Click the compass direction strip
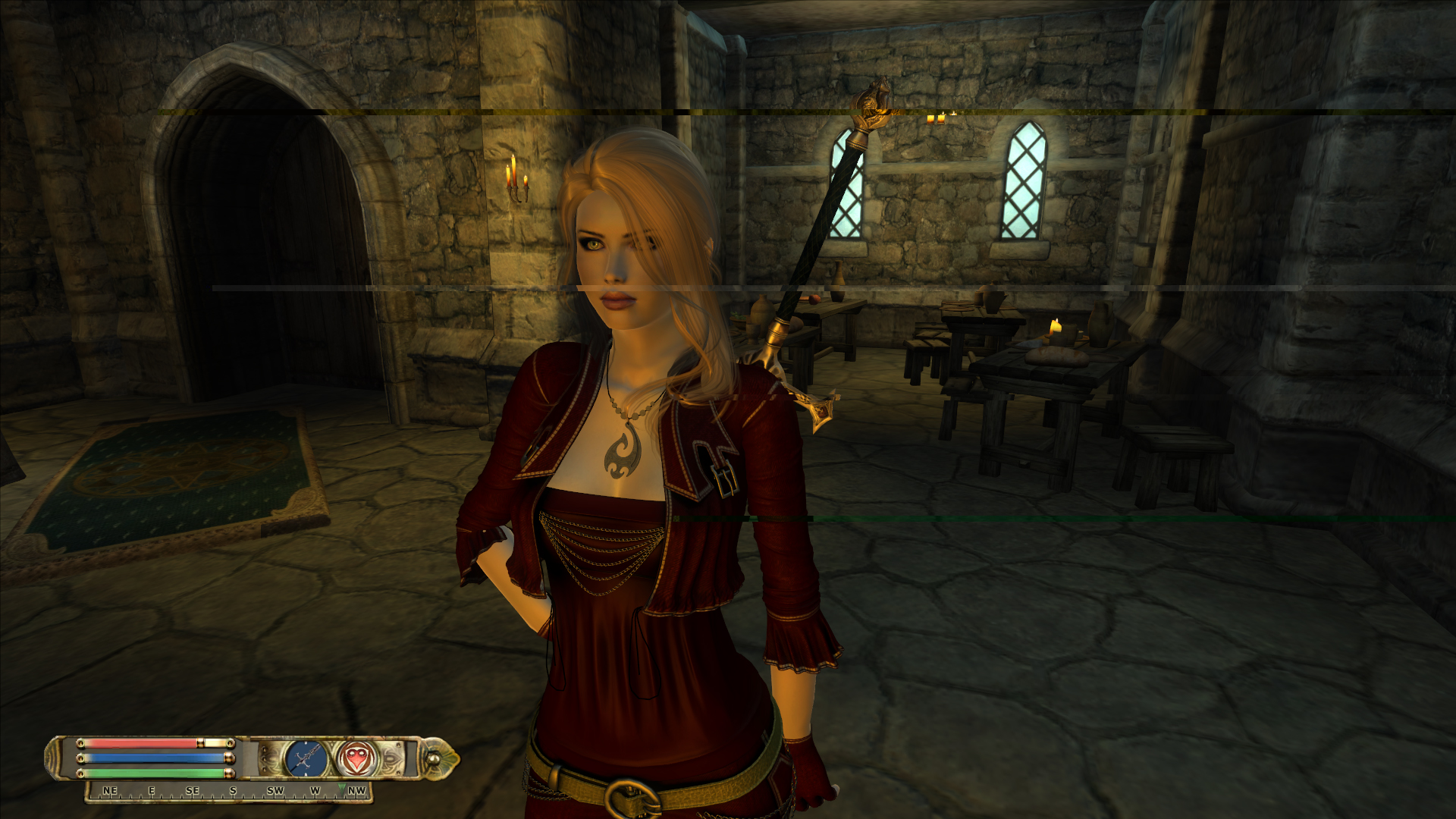Viewport: 1456px width, 819px height. tap(227, 792)
